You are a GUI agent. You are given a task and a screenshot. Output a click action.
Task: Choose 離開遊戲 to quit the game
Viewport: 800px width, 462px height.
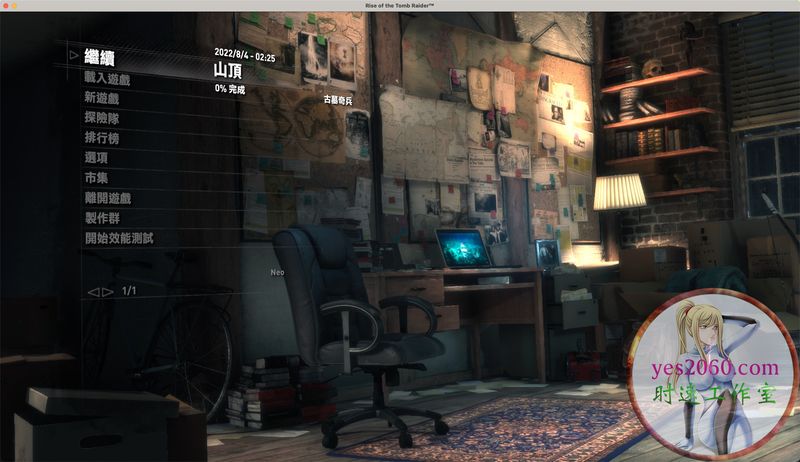click(107, 198)
